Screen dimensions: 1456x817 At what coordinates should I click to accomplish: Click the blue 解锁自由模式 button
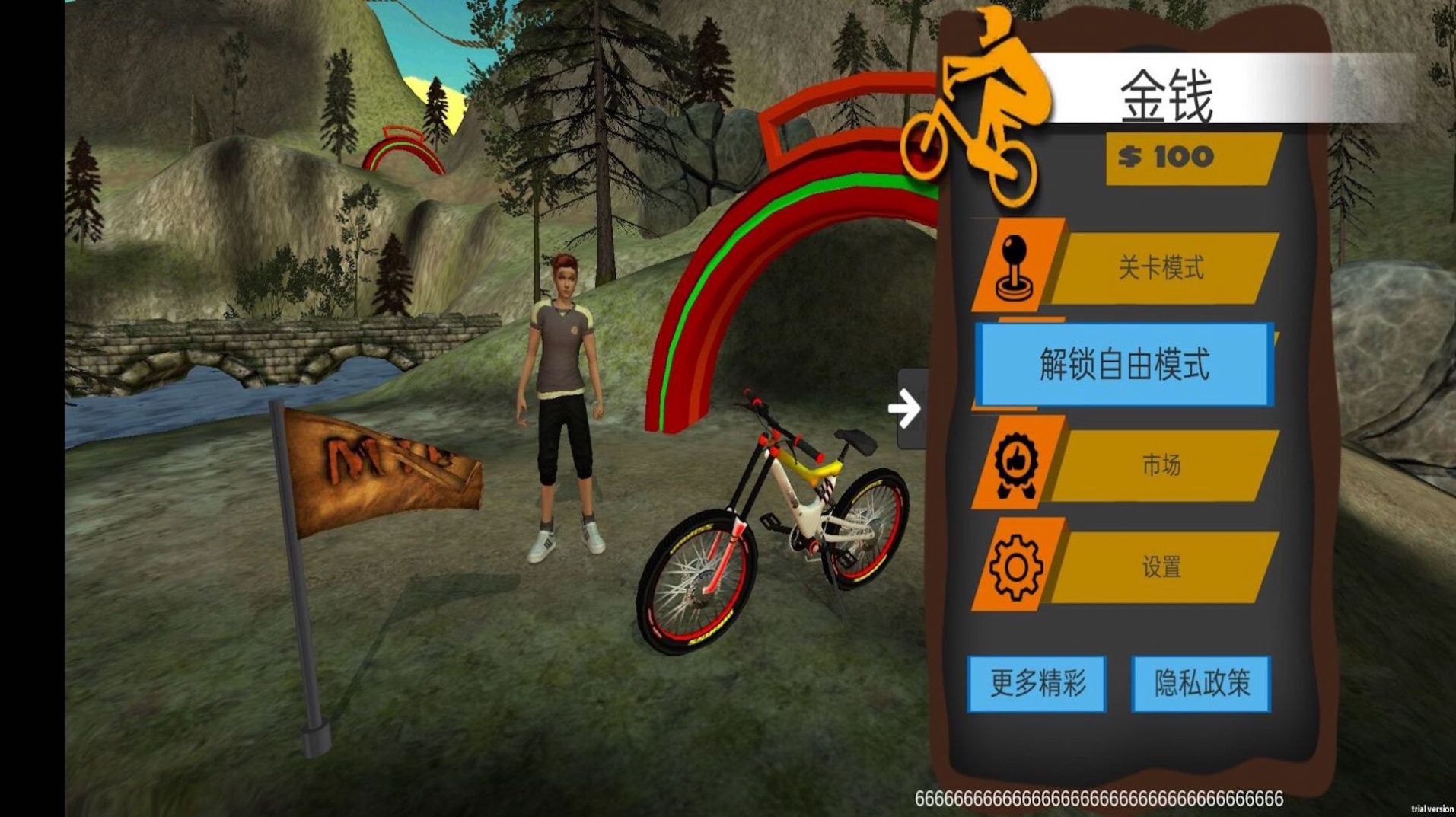pos(1124,365)
